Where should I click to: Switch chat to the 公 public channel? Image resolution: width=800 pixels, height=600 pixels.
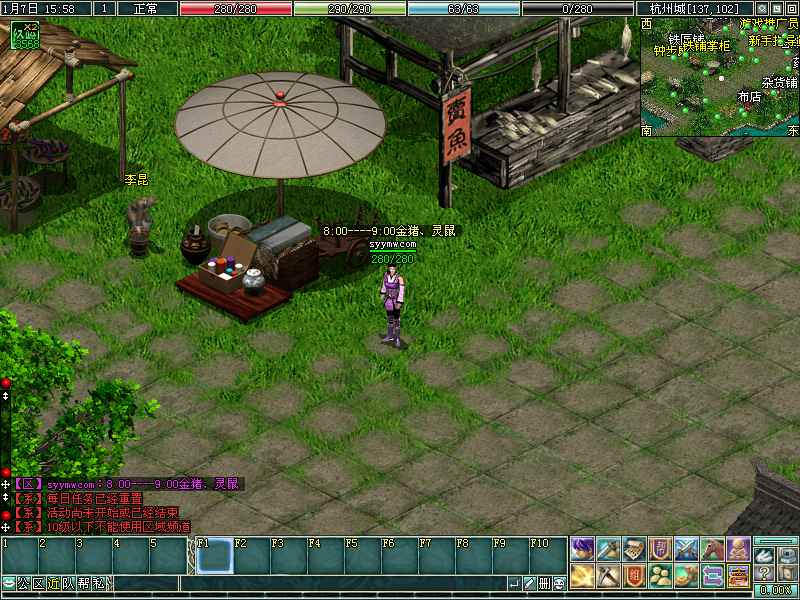(23, 584)
